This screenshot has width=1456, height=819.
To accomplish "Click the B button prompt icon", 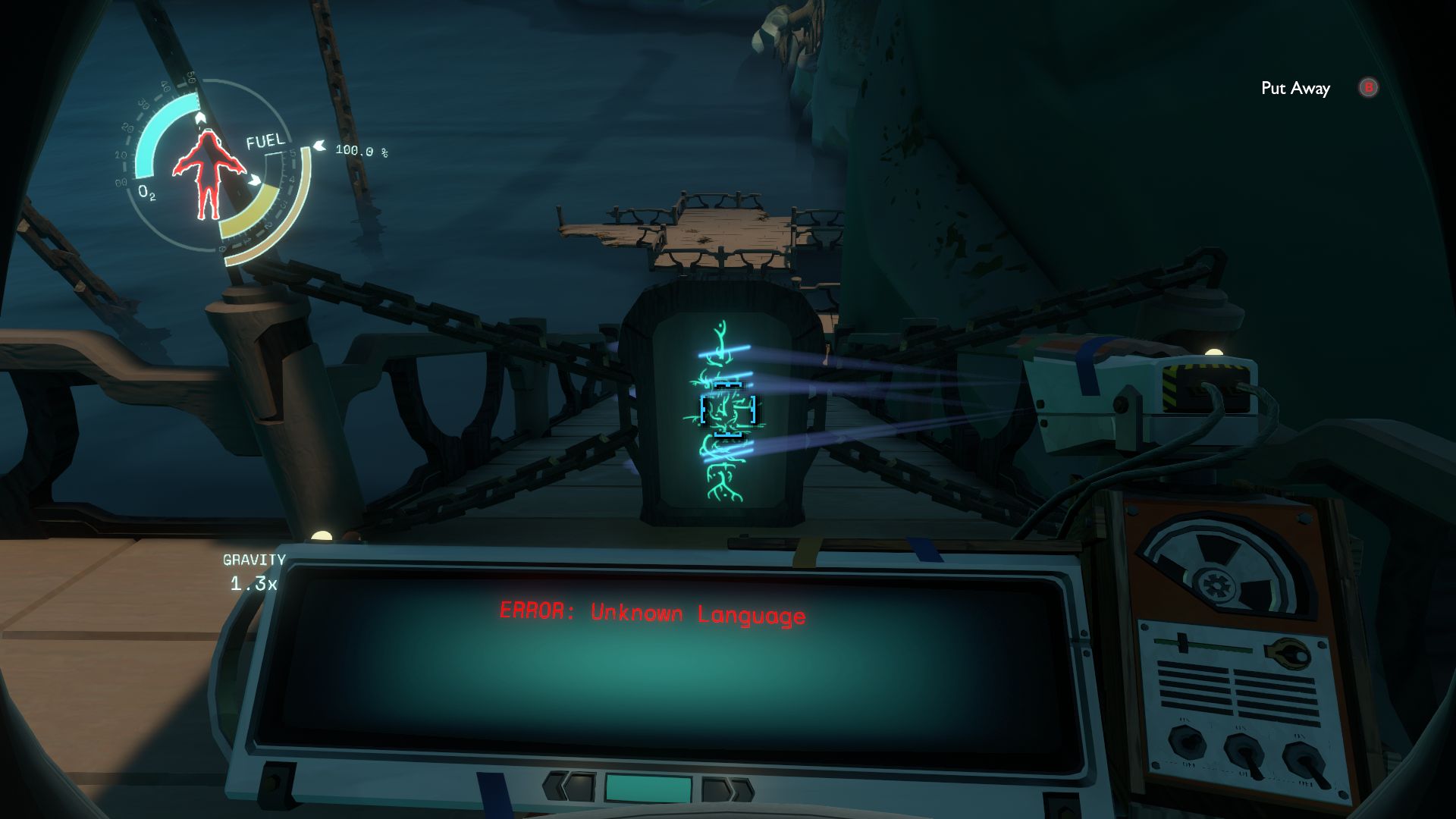I will click(x=1367, y=88).
